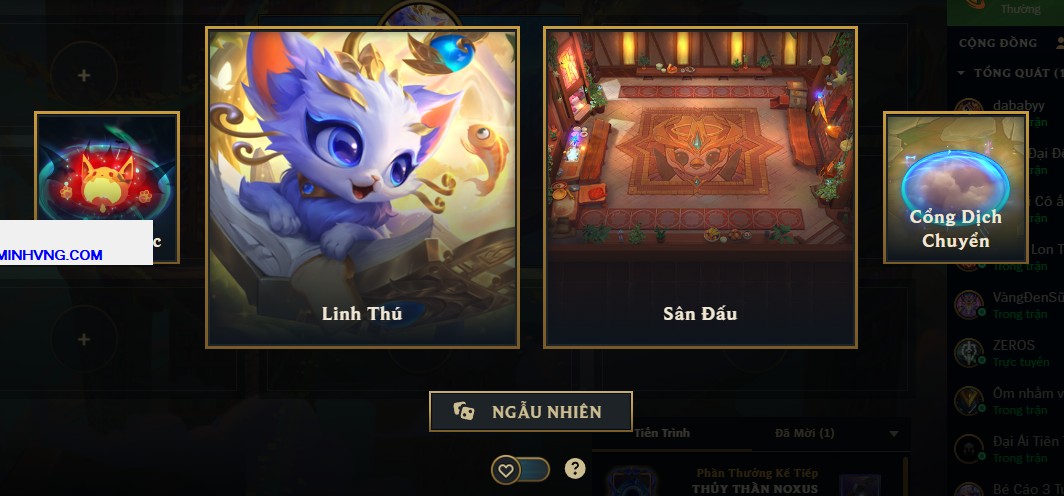The height and width of the screenshot is (496, 1064).
Task: Choose the Cổng Dịch Chuyển portal card
Action: (x=955, y=187)
